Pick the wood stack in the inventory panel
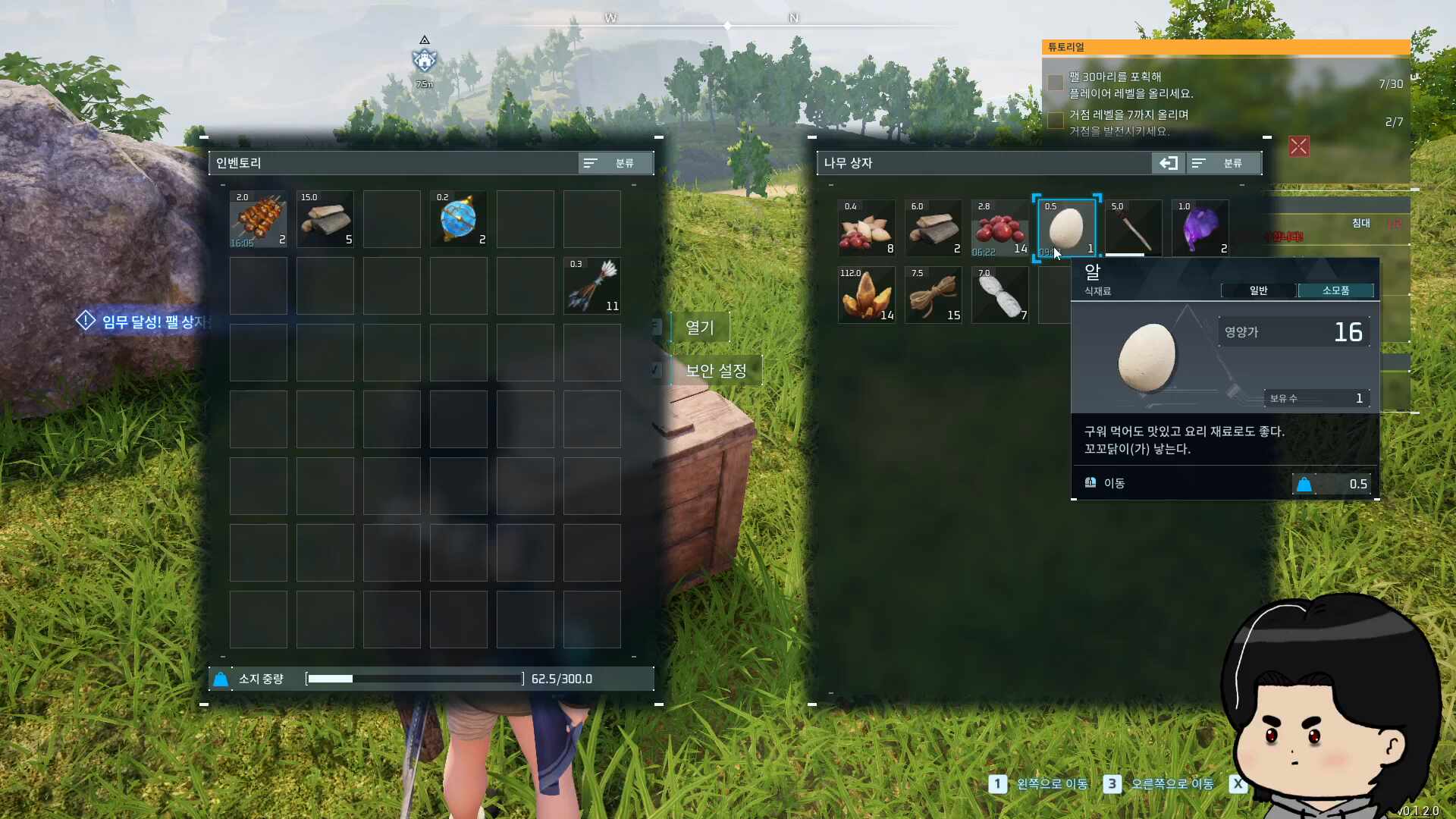1456x819 pixels. (325, 219)
